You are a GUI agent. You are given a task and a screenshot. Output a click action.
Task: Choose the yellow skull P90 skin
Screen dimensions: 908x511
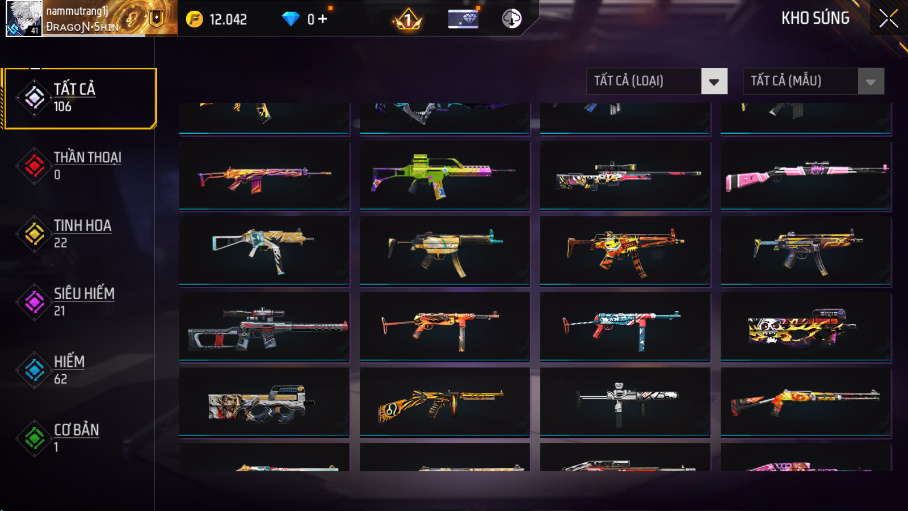tap(805, 326)
